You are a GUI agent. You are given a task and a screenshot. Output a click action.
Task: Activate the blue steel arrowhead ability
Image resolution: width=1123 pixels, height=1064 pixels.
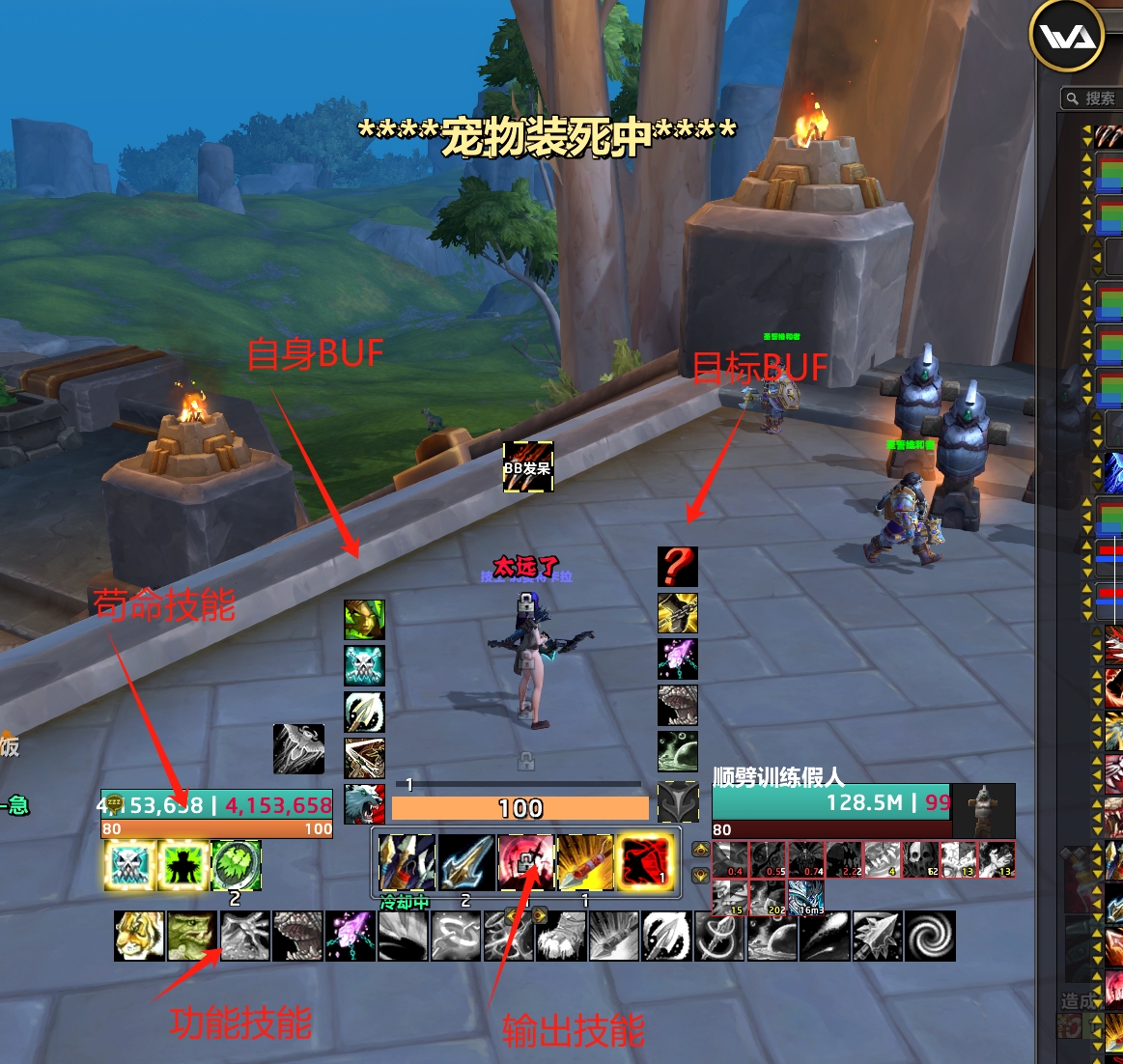click(466, 862)
